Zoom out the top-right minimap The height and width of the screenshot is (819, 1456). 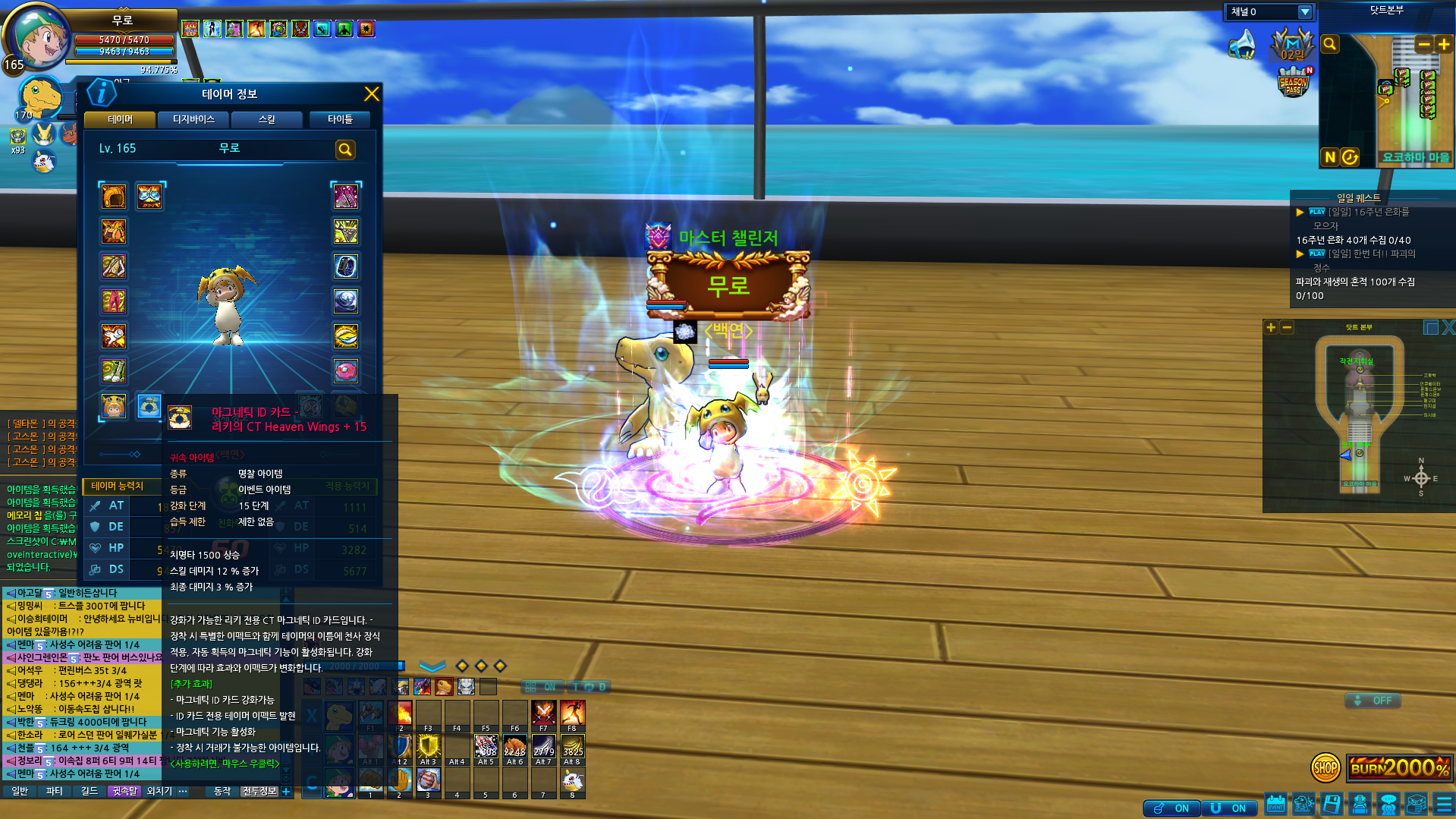click(x=1423, y=44)
